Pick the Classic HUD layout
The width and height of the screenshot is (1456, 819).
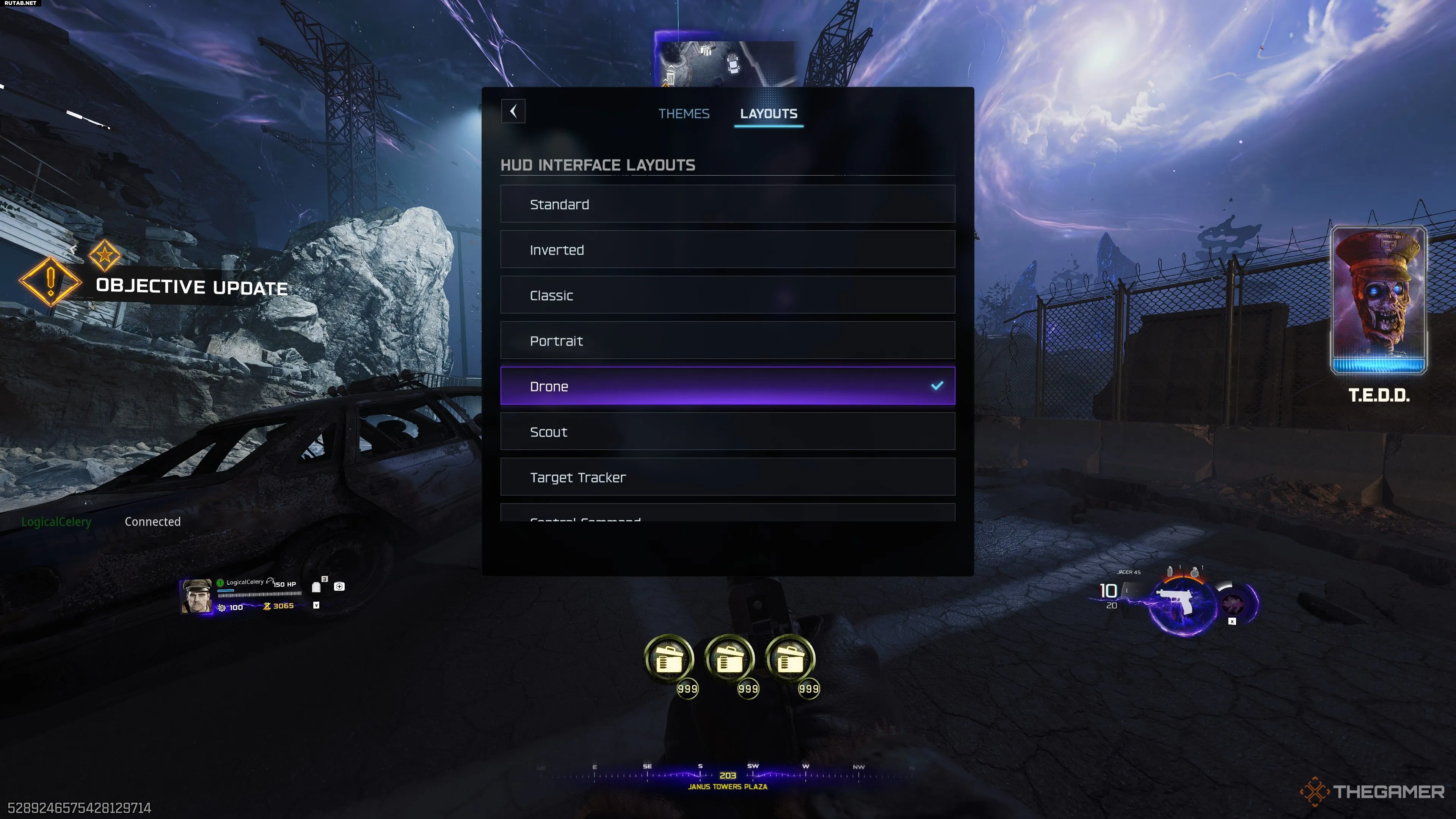pyautogui.click(x=728, y=295)
